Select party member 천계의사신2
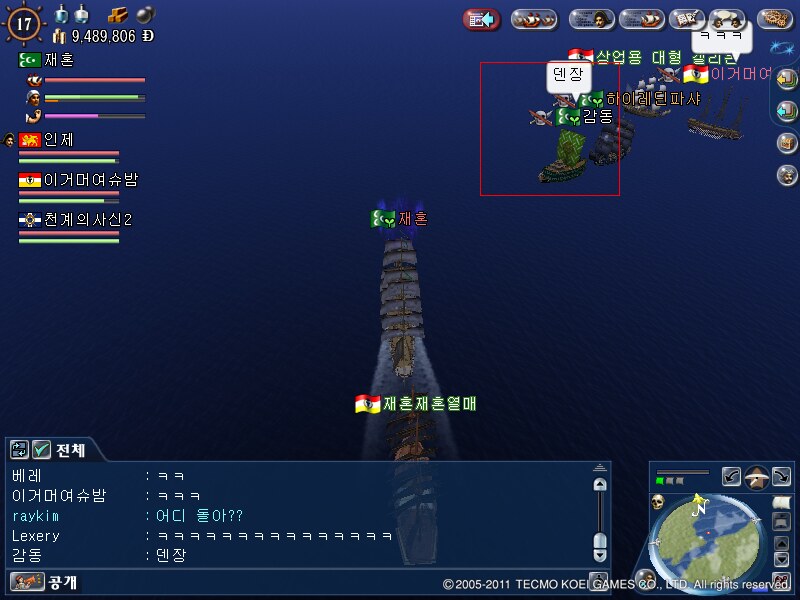 [x=88, y=220]
